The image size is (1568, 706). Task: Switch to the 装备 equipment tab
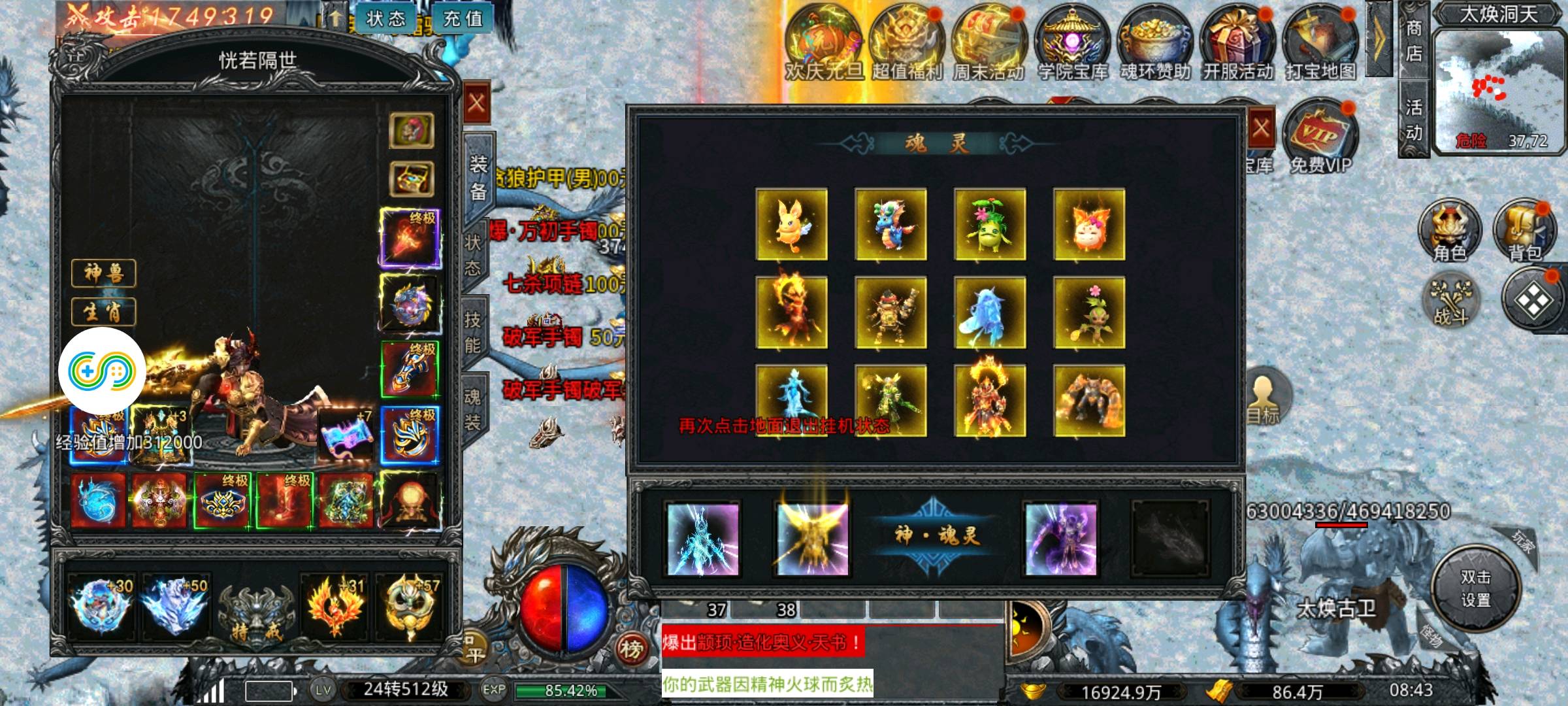point(478,177)
